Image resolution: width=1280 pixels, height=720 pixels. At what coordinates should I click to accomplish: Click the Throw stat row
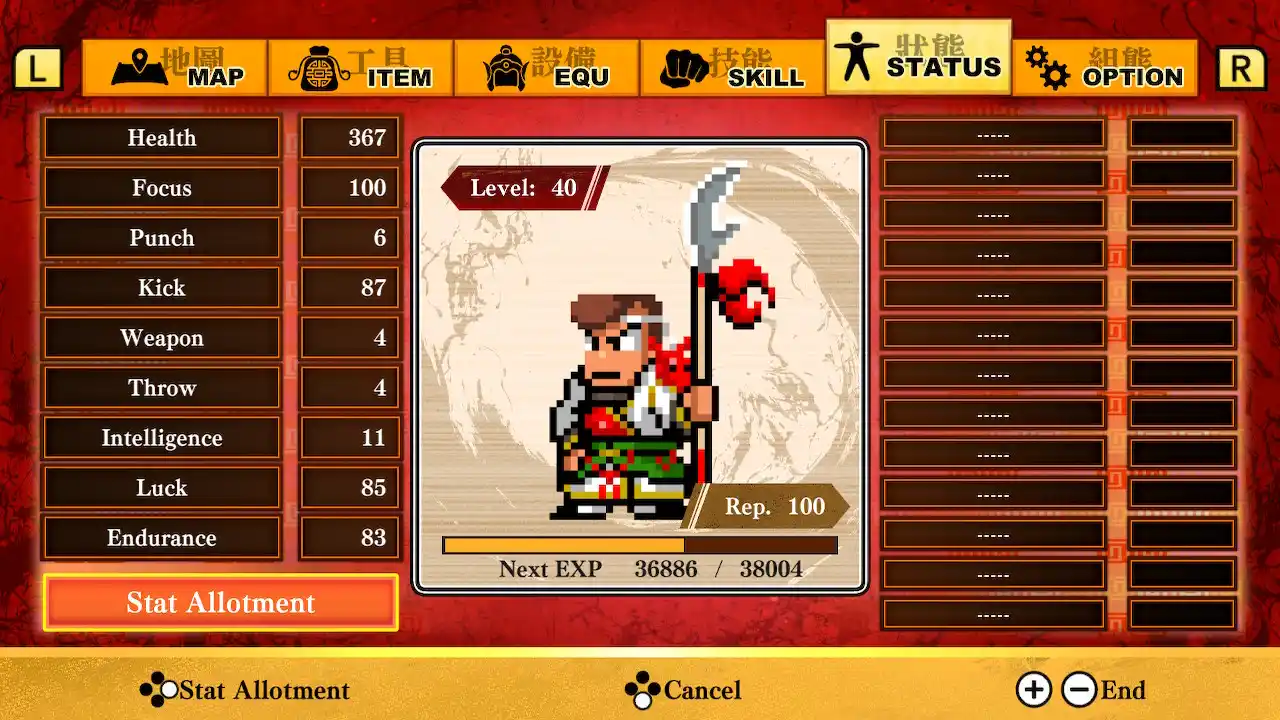point(162,388)
